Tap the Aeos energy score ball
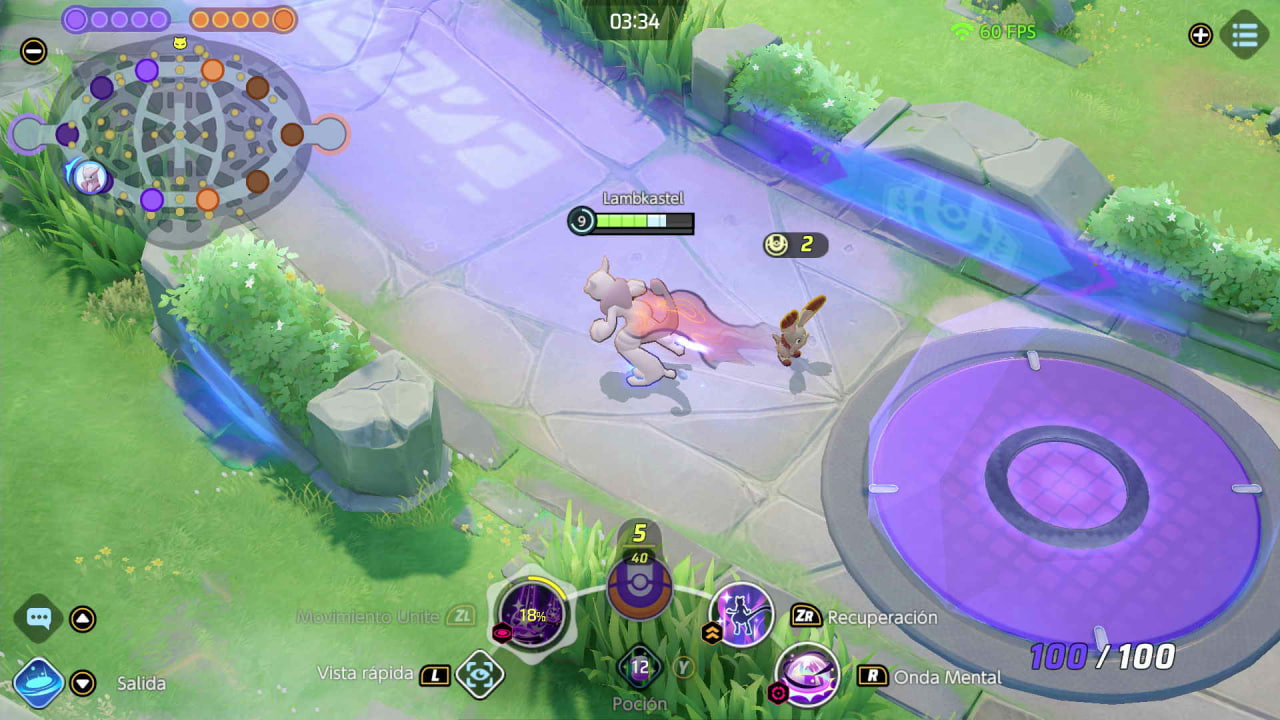 tap(639, 588)
